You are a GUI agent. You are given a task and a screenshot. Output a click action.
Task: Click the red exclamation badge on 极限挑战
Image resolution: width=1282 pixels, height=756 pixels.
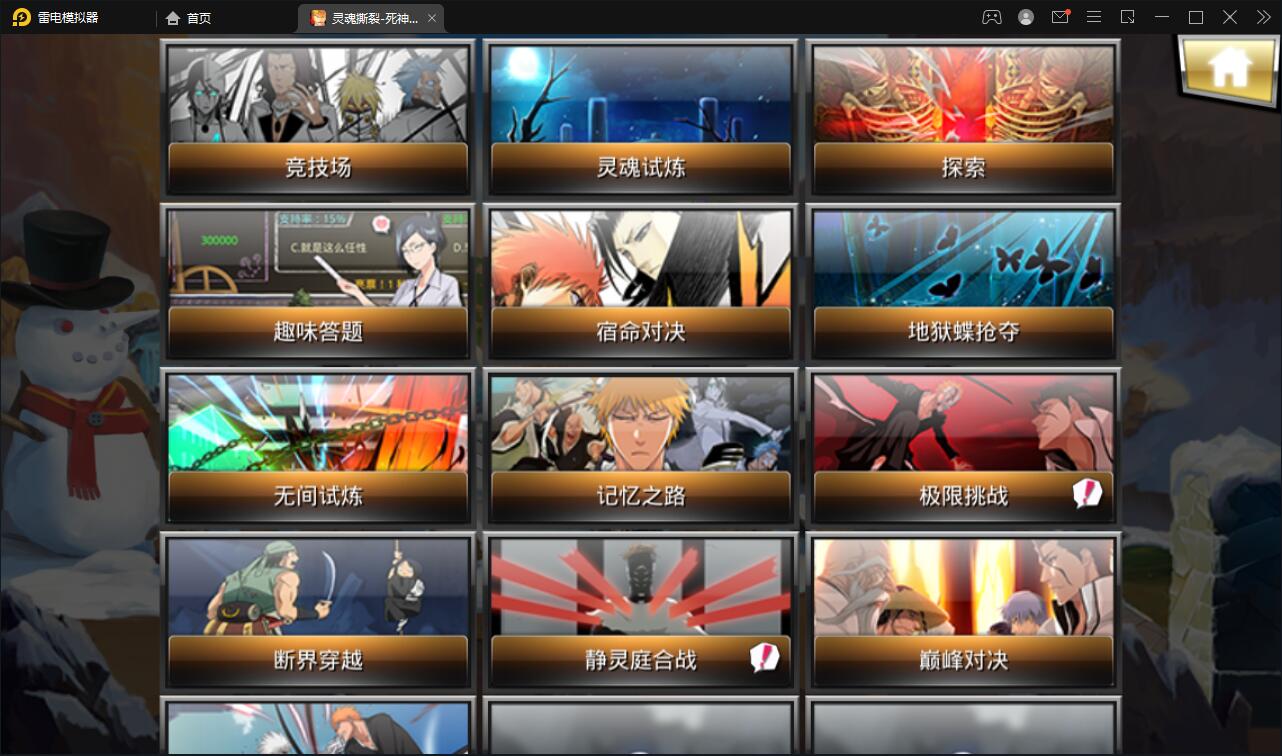1086,493
